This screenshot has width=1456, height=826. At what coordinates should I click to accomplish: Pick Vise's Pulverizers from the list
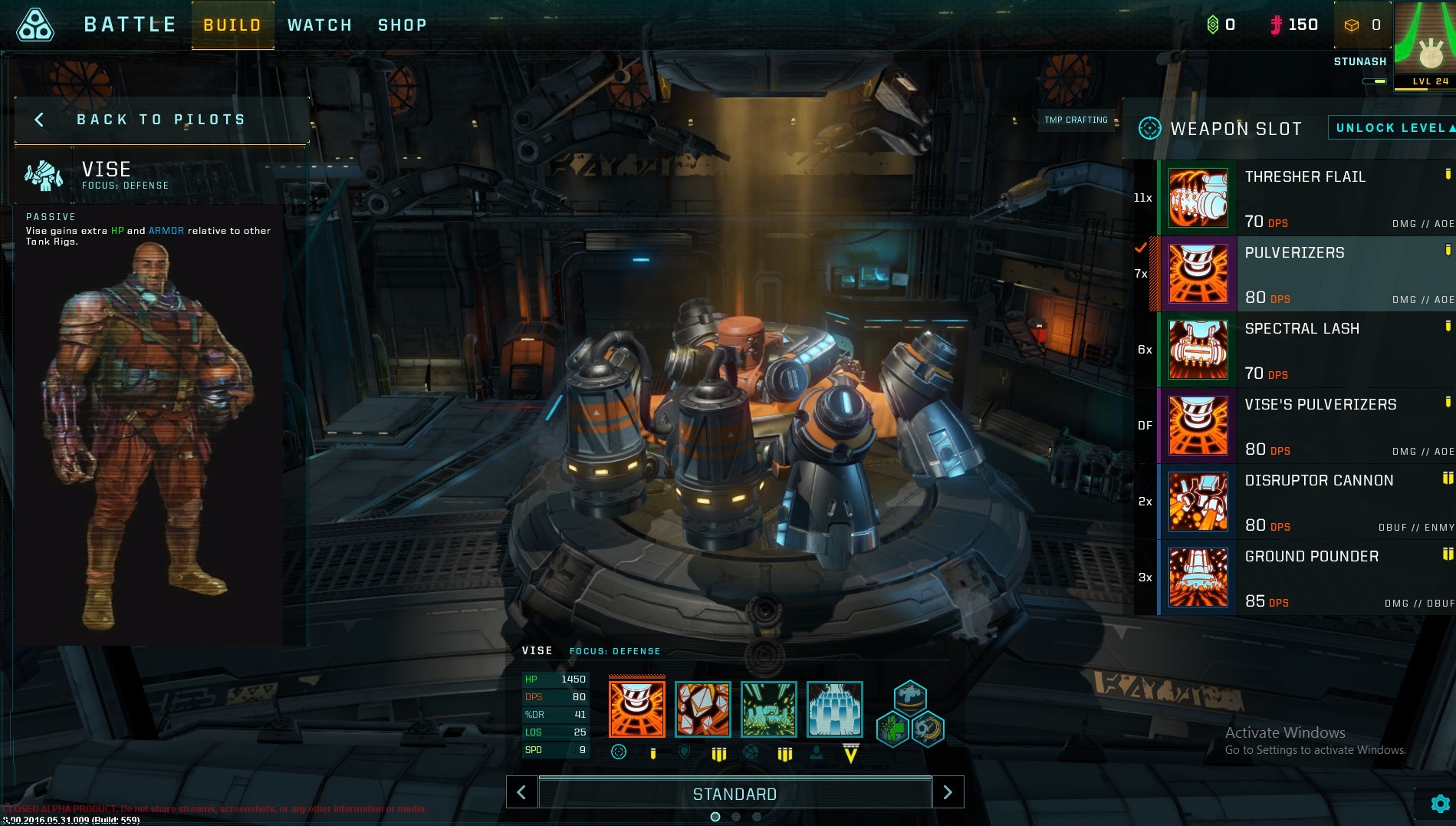pos(1305,426)
